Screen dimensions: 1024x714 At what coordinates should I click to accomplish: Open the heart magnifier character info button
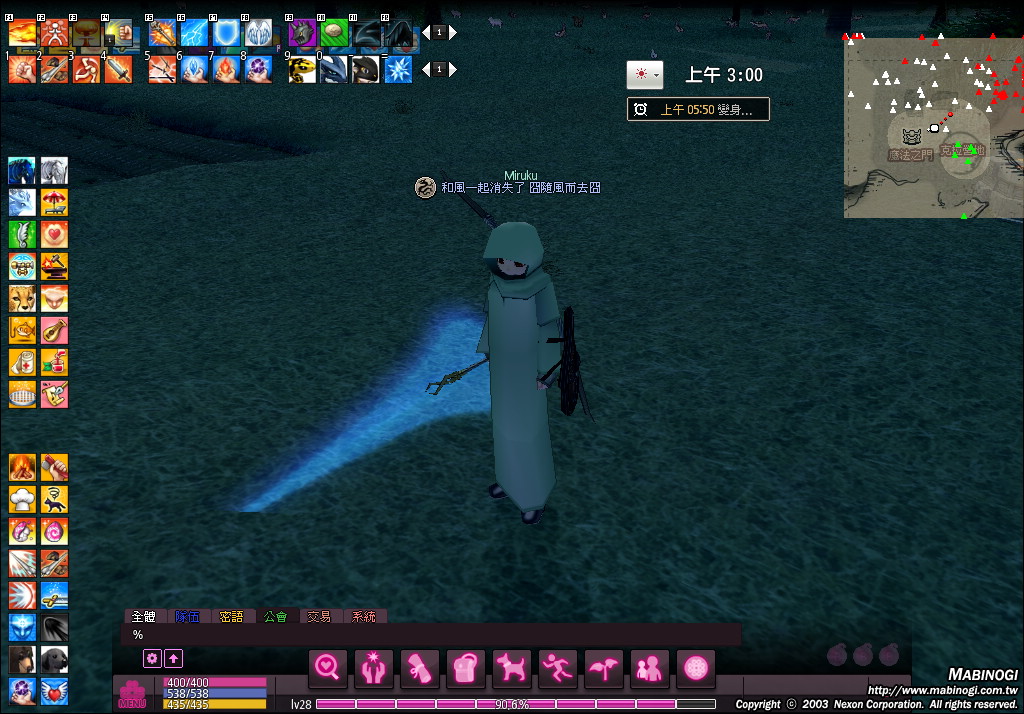coord(328,667)
